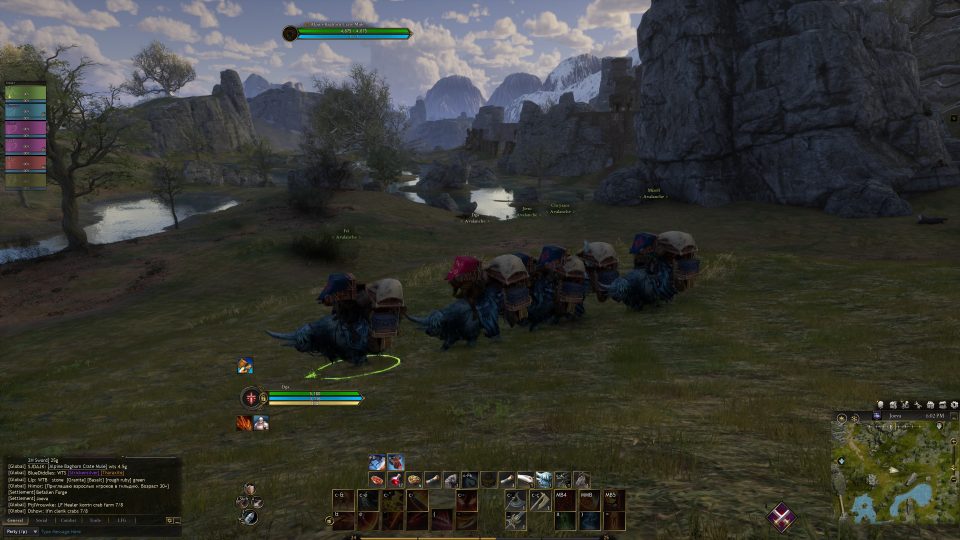Use the raw meat item in hotbar
The image size is (960, 540).
coord(376,480)
